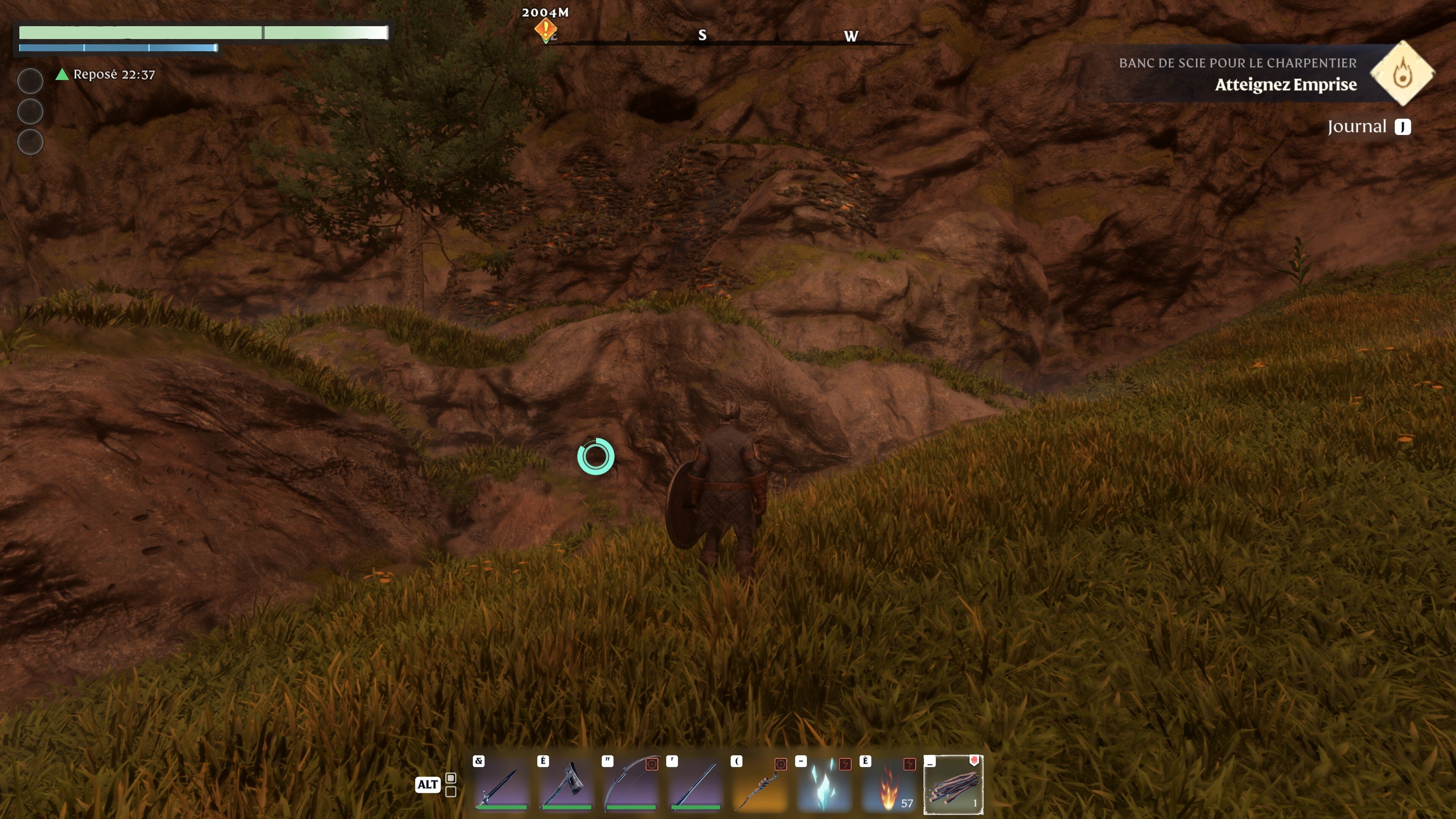Screen dimensions: 1456x819
Task: Inspect the Reposé rested buff
Action: (106, 75)
